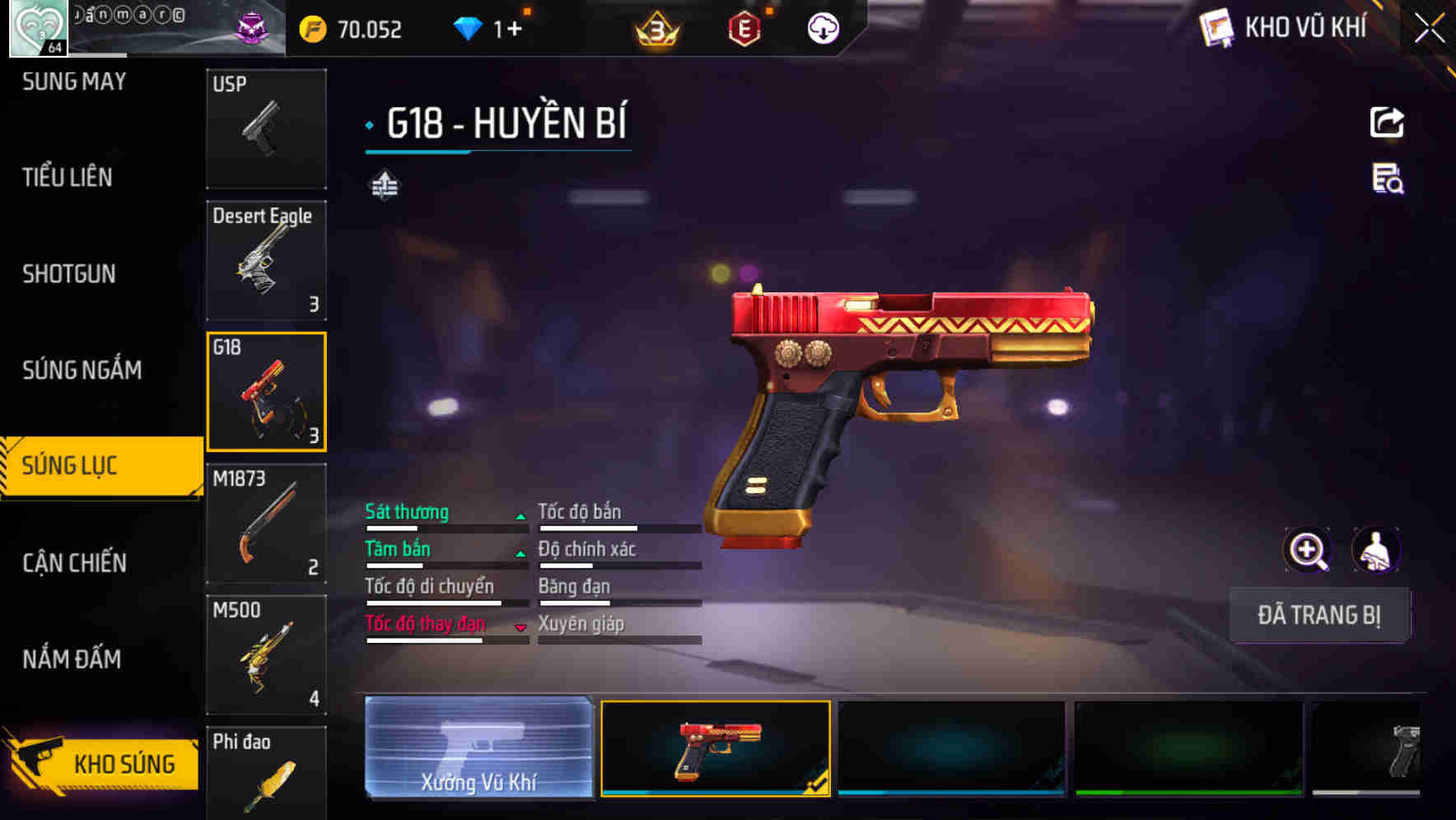Click the red E event badge
The image size is (1456, 820).
[744, 28]
